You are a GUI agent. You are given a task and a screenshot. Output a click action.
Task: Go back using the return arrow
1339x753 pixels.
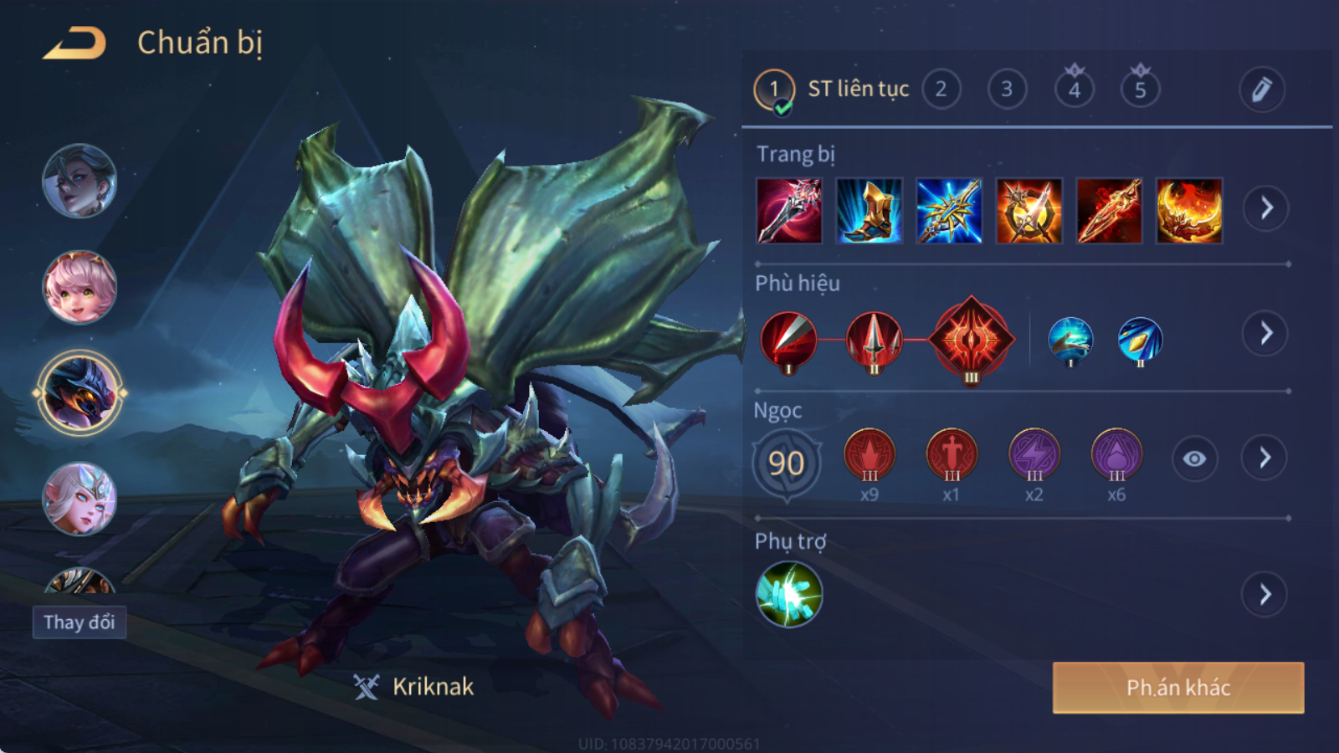tap(75, 43)
